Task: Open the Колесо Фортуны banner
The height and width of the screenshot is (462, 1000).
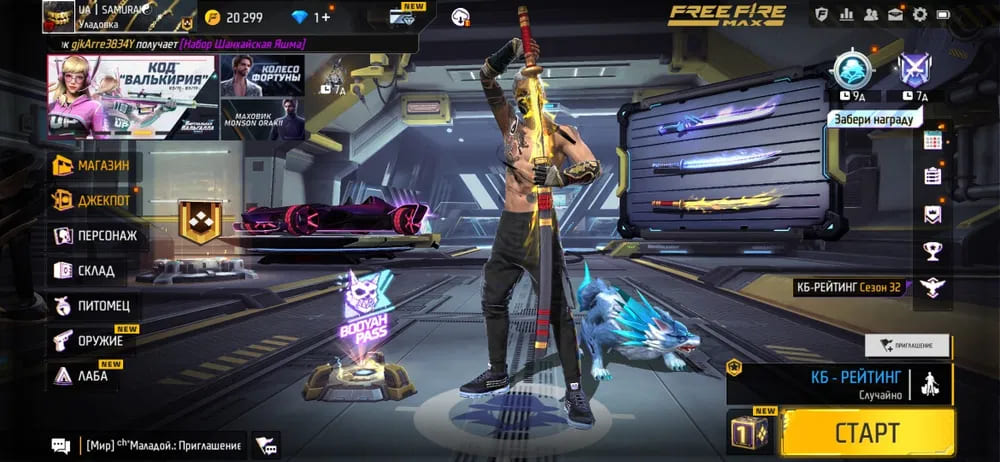Action: 262,76
